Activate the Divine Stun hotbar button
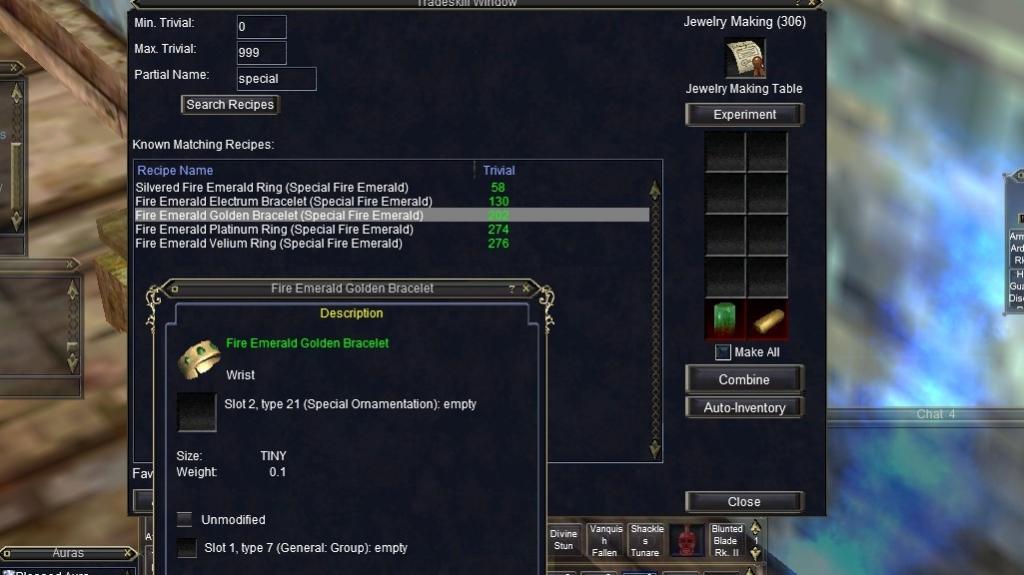The image size is (1024, 575). (x=564, y=539)
